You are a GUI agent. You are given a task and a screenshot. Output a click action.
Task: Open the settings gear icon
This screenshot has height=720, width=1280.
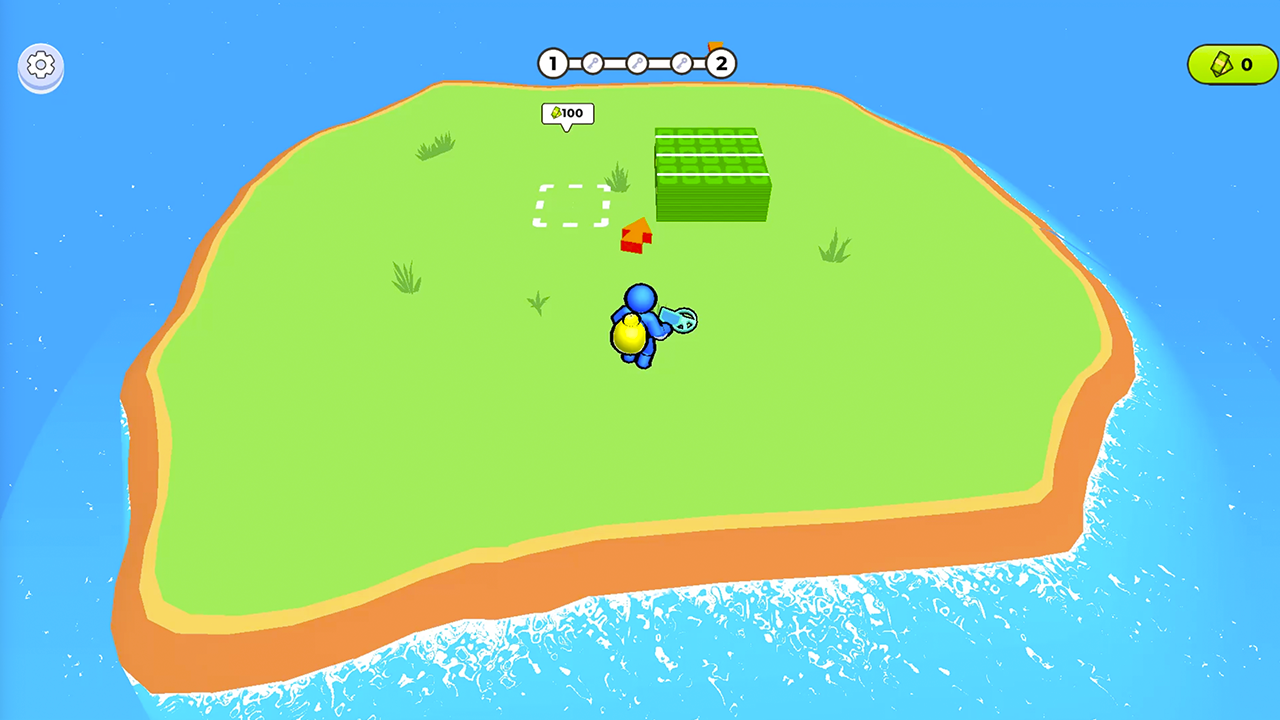coord(40,65)
